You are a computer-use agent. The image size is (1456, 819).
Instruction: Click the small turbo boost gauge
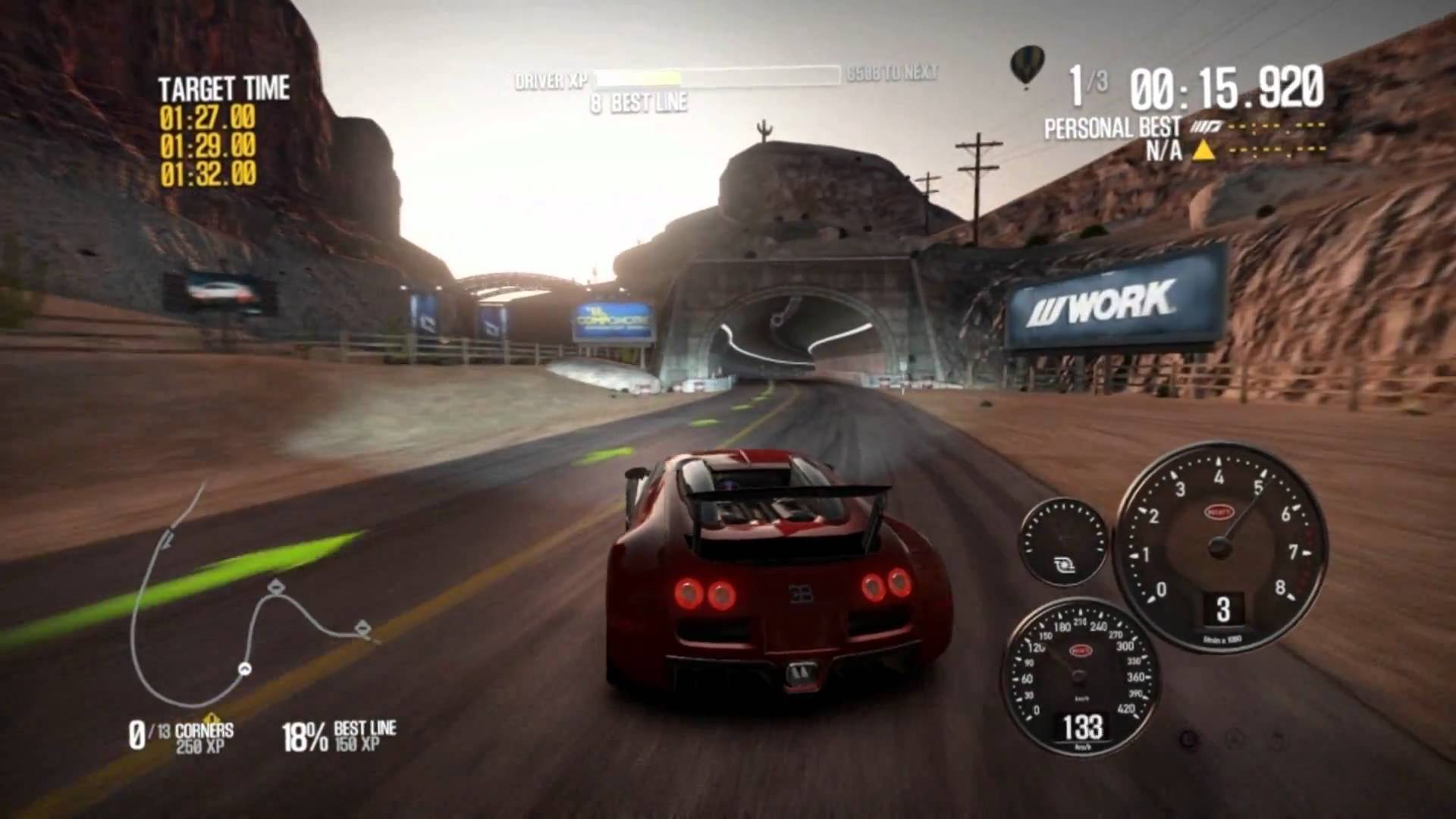[x=1063, y=541]
